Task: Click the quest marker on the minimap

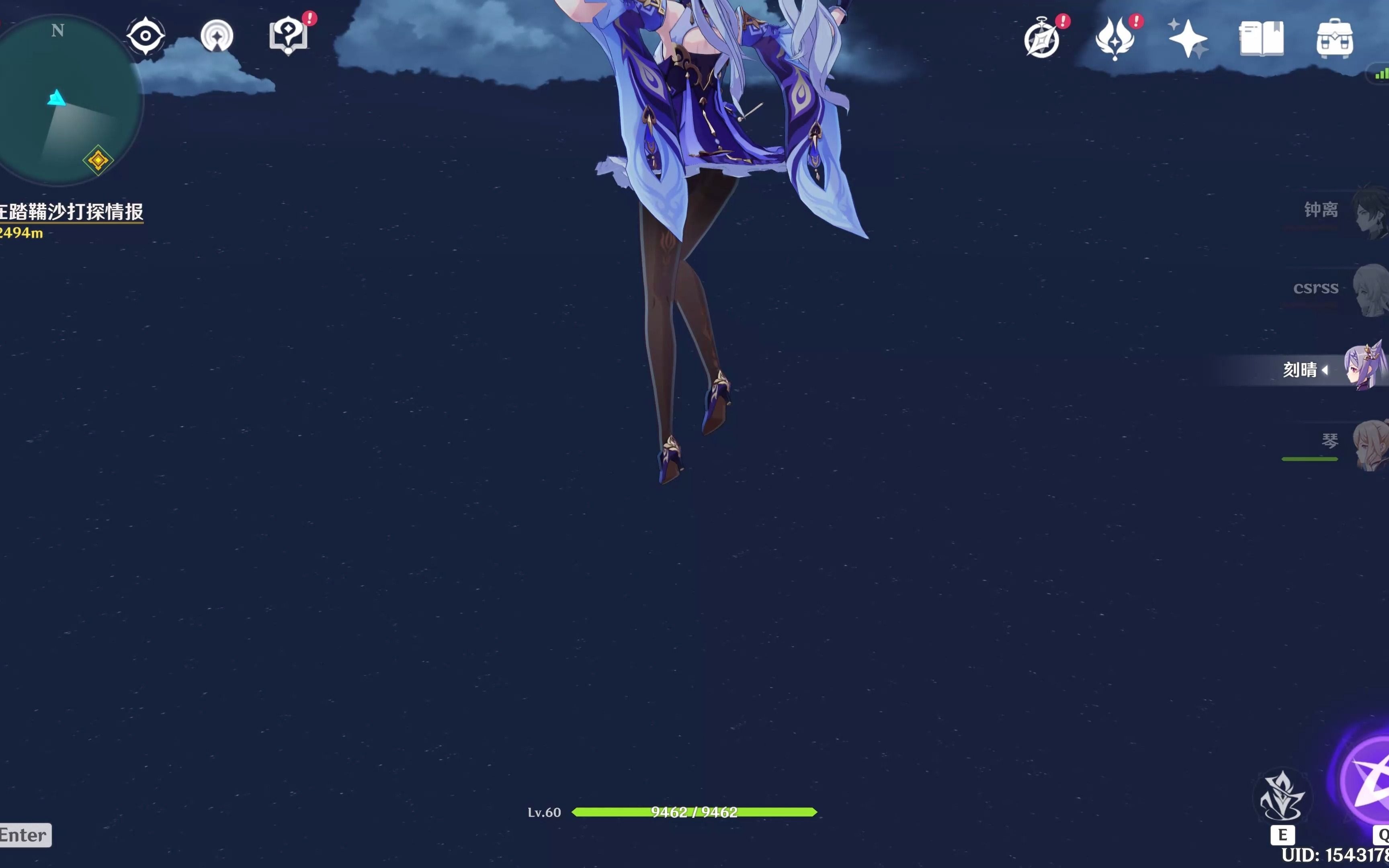Action: (x=99, y=160)
